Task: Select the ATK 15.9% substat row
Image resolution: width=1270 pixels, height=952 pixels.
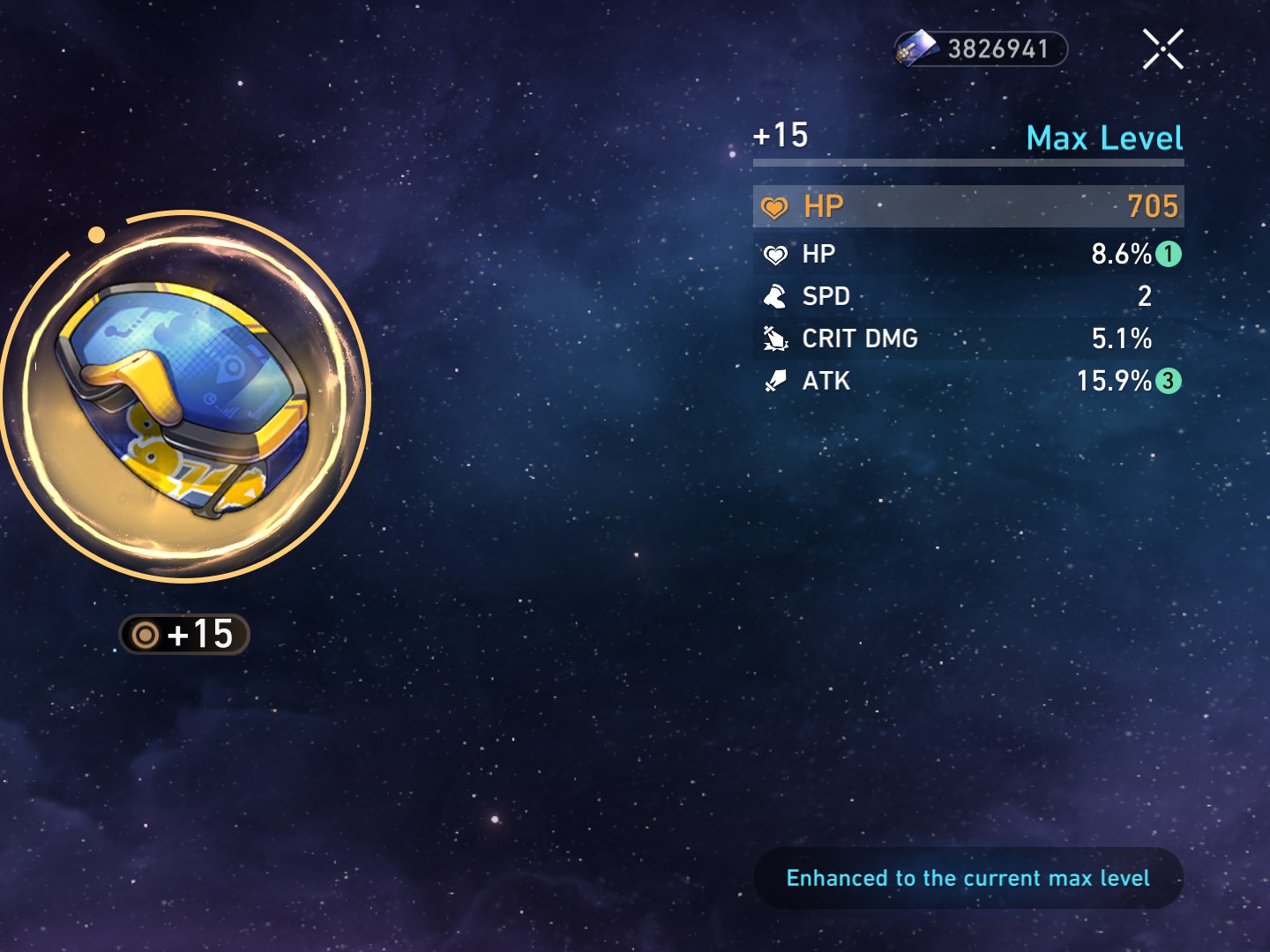Action: (x=968, y=381)
